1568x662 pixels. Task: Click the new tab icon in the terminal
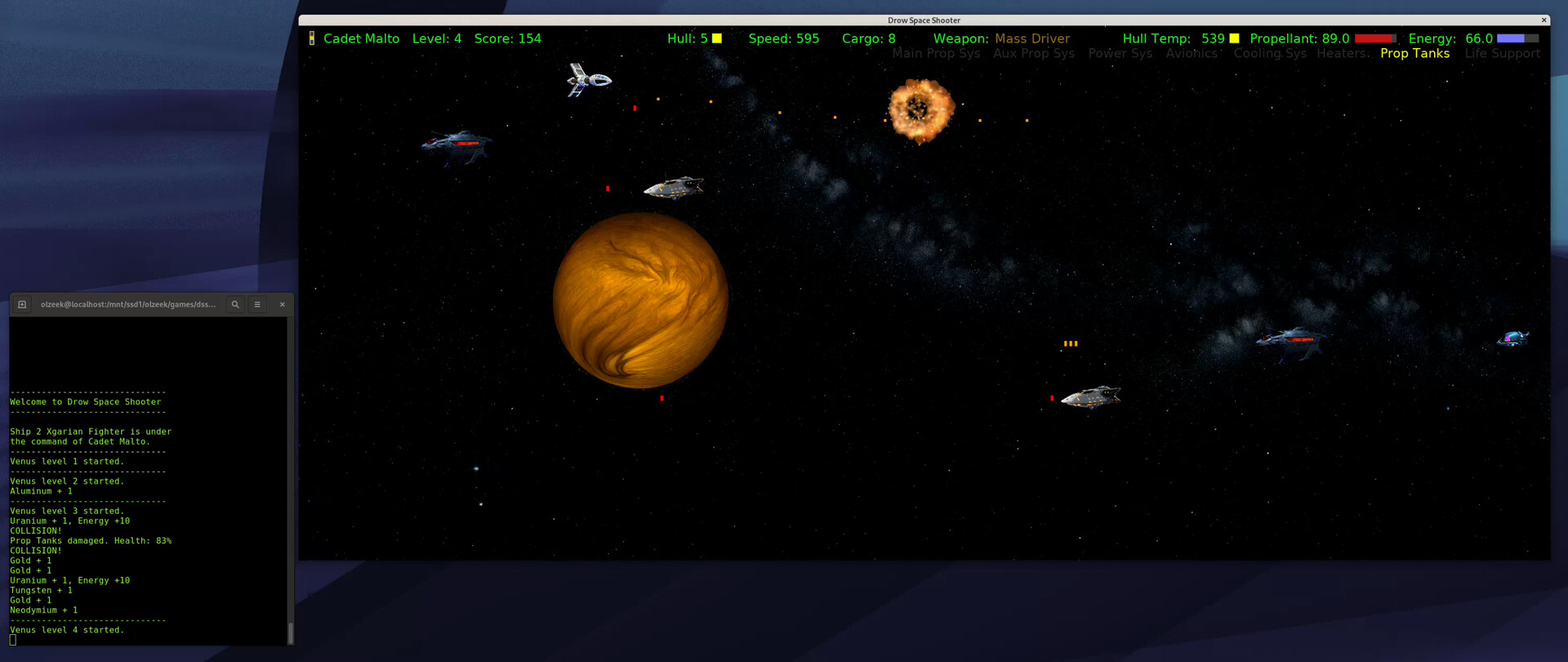(21, 304)
